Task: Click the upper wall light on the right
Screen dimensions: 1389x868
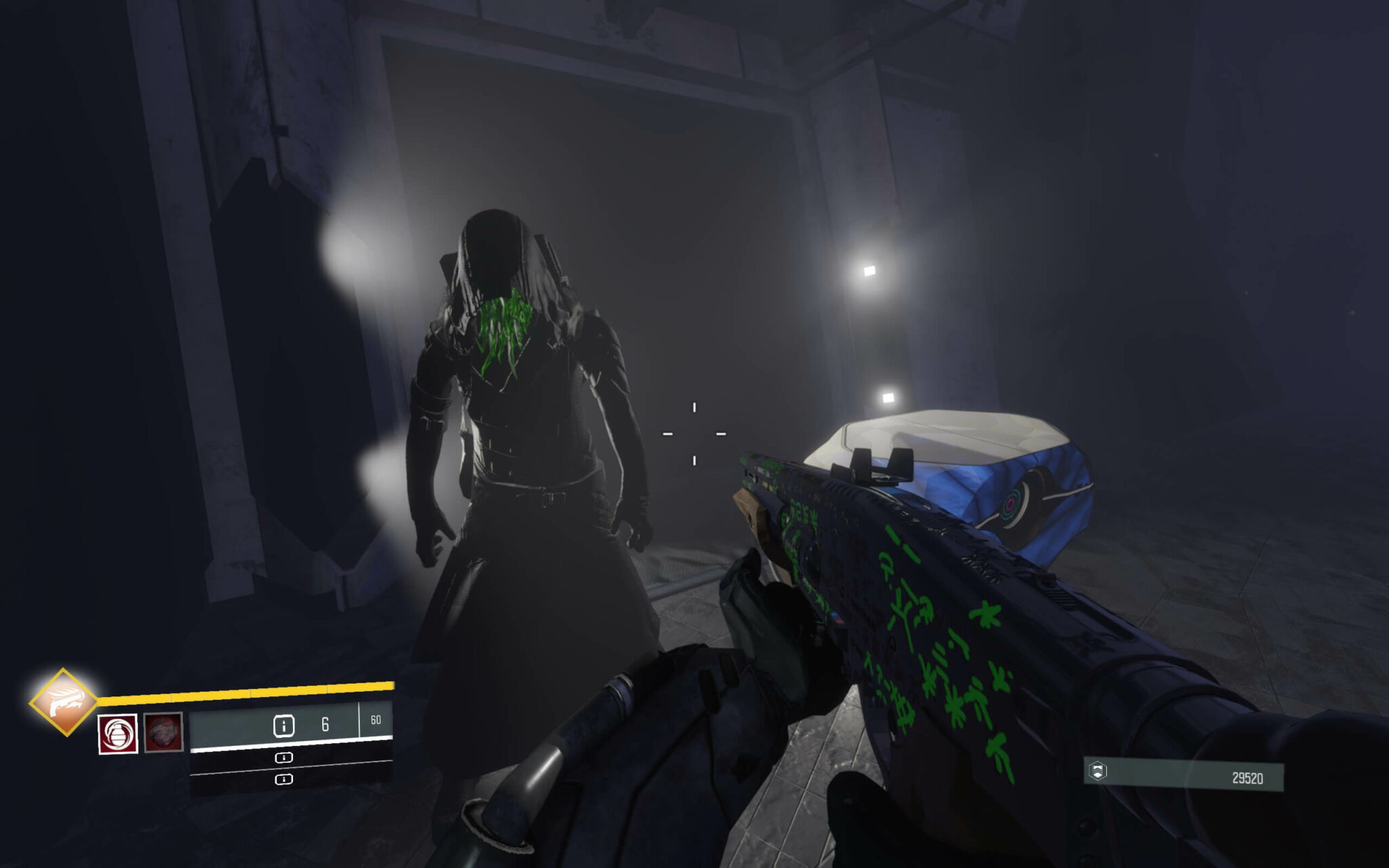Action: pos(868,271)
